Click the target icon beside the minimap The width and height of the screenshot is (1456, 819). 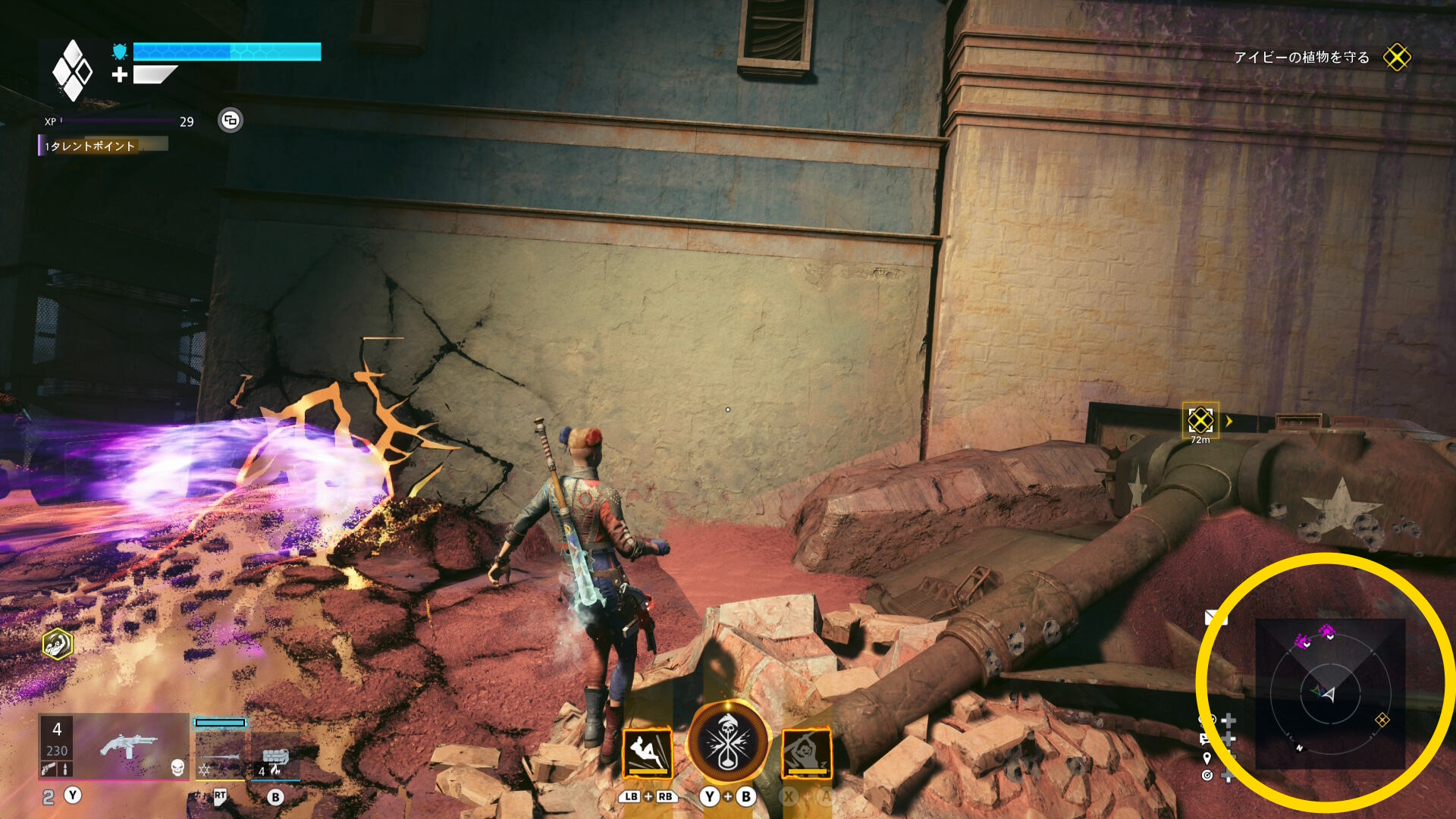pyautogui.click(x=1207, y=775)
